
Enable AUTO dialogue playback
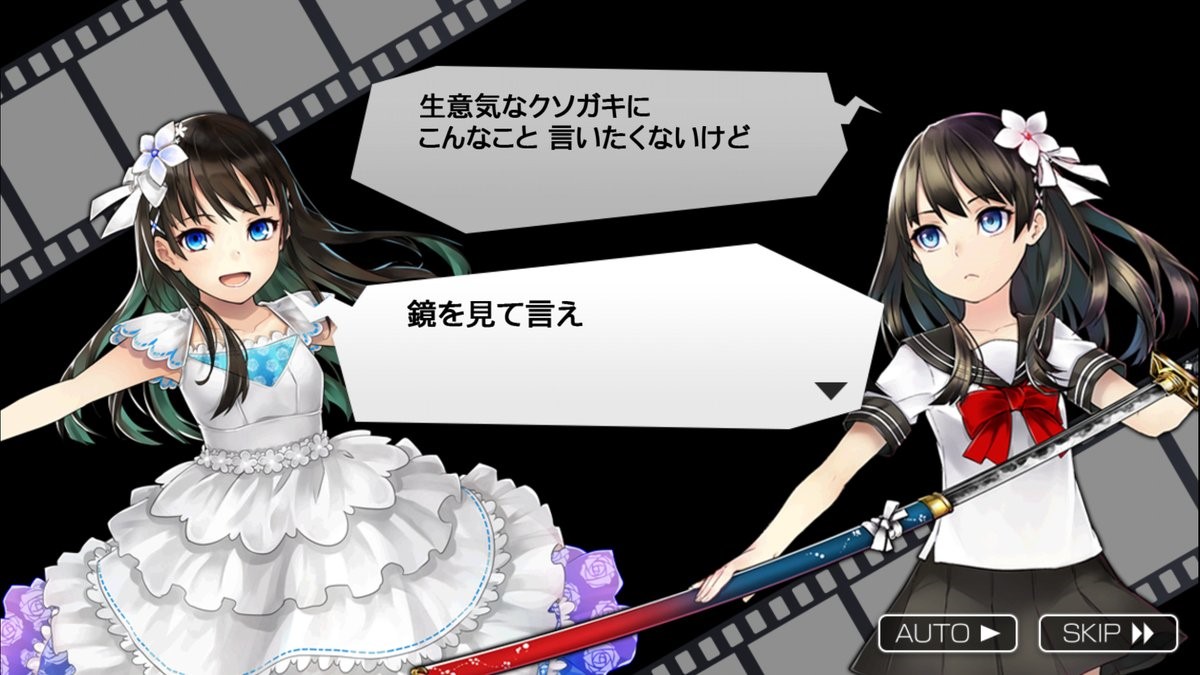pos(947,633)
